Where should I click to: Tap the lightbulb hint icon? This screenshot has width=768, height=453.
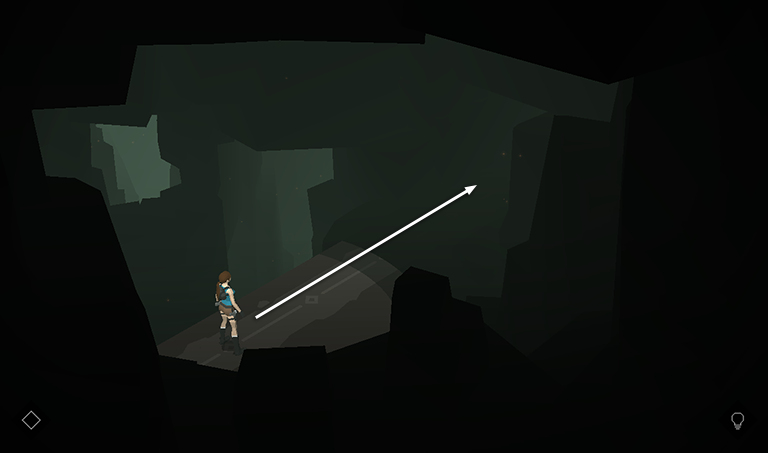coord(738,420)
